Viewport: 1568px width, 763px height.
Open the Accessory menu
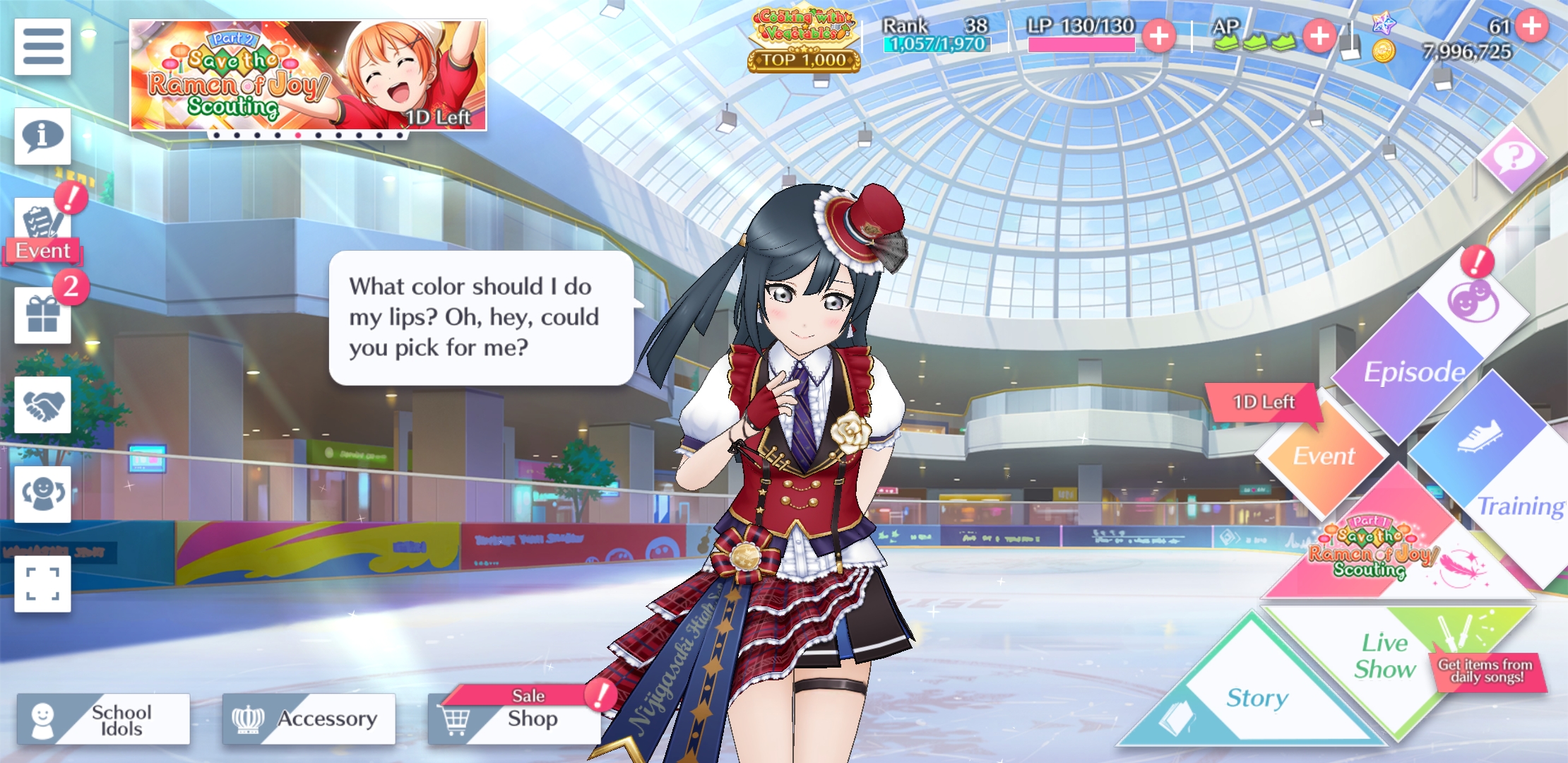point(309,719)
